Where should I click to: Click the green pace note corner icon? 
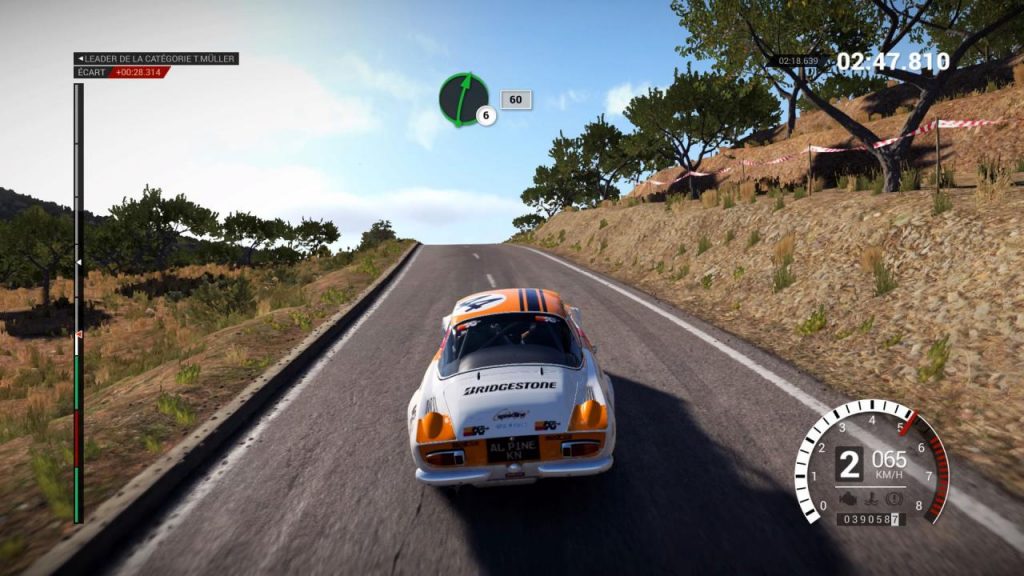pyautogui.click(x=463, y=98)
